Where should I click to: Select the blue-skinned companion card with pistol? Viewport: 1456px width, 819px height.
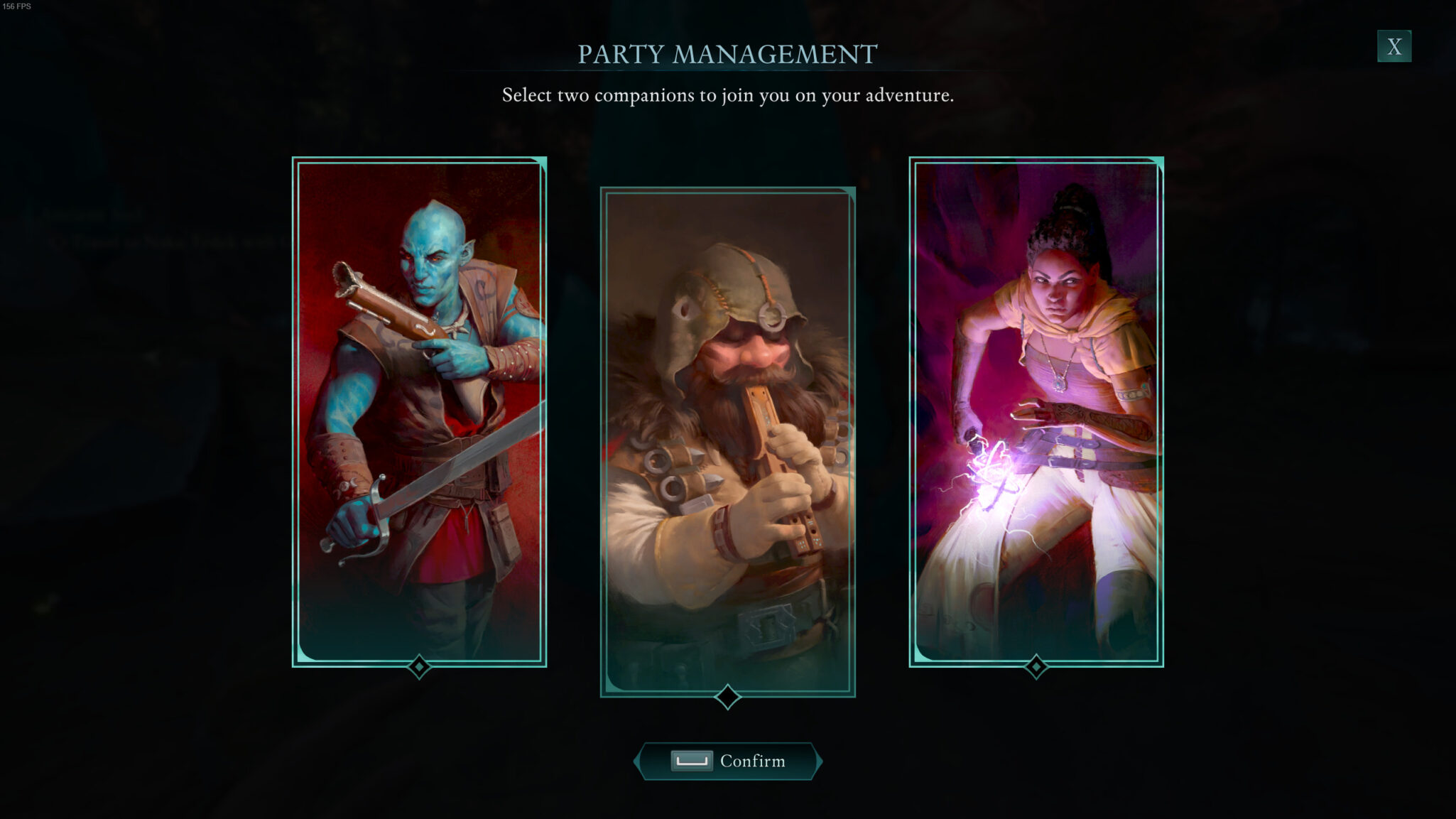point(419,411)
